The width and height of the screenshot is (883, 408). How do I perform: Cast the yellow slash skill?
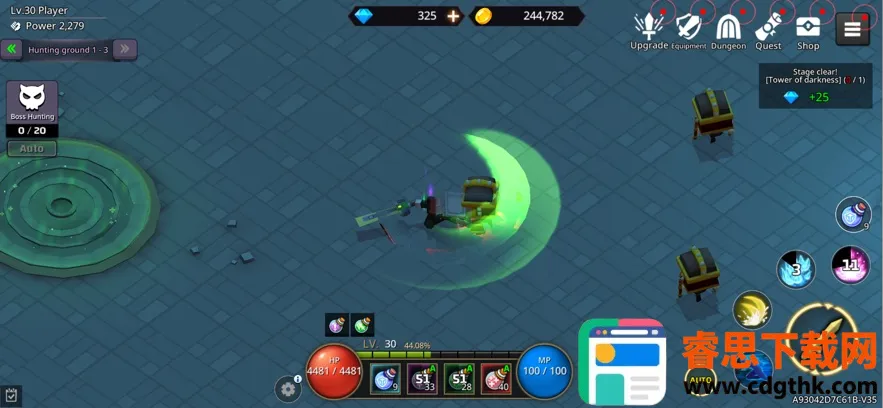pos(752,310)
